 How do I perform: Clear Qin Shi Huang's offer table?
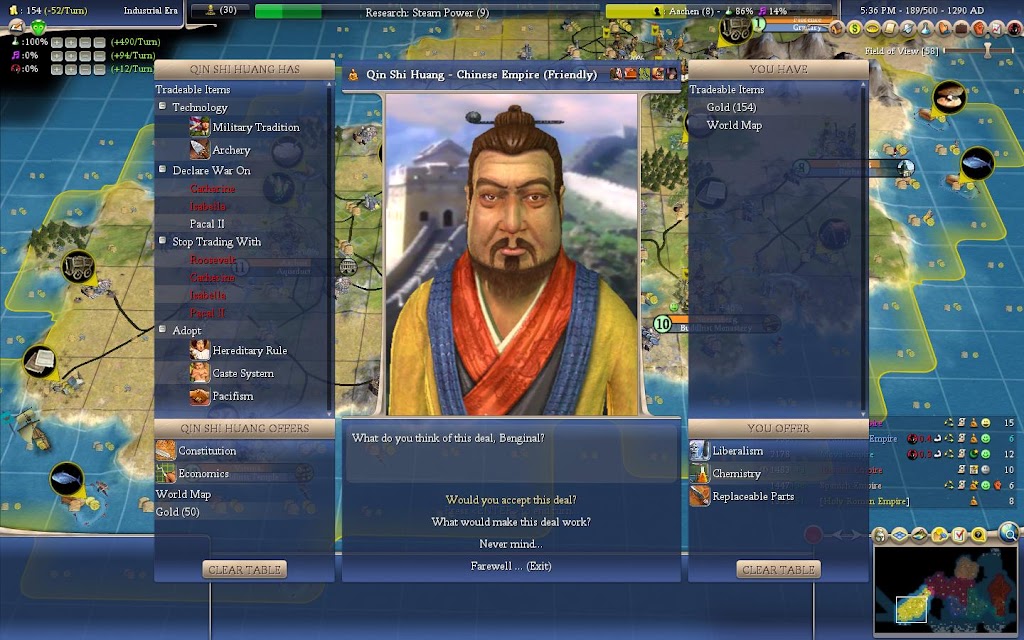244,569
